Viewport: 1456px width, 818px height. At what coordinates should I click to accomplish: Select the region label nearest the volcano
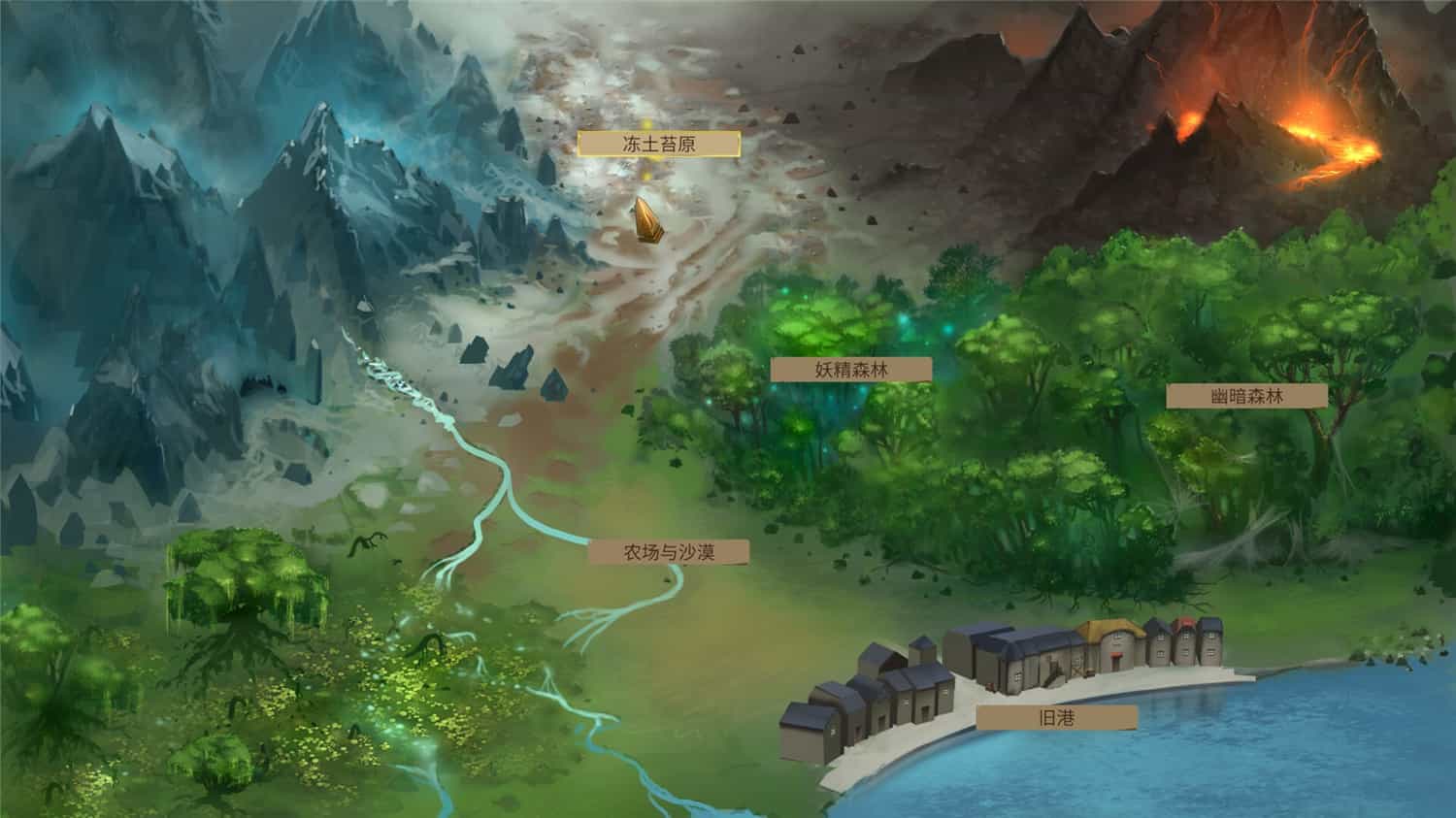(x=1247, y=395)
